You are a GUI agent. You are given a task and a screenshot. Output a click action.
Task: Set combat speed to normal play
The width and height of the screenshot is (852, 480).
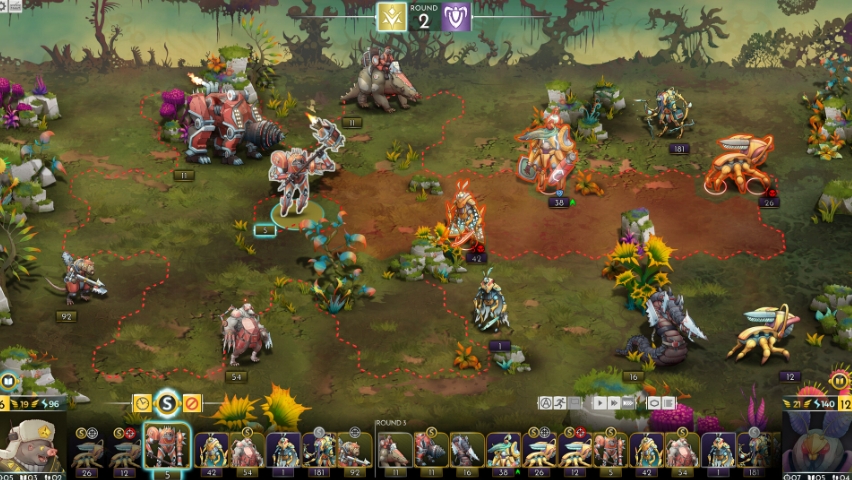click(x=599, y=403)
